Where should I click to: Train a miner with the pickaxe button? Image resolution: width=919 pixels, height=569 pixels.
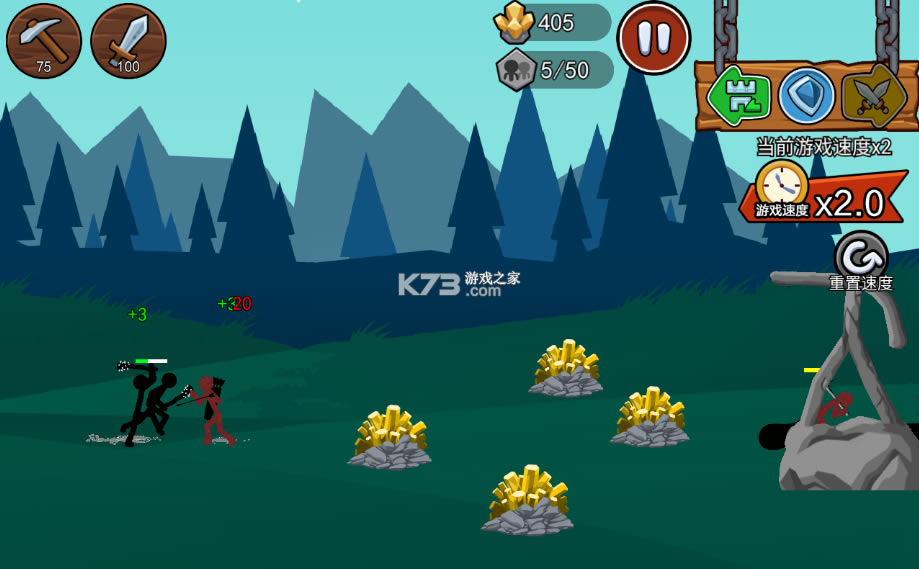44,41
